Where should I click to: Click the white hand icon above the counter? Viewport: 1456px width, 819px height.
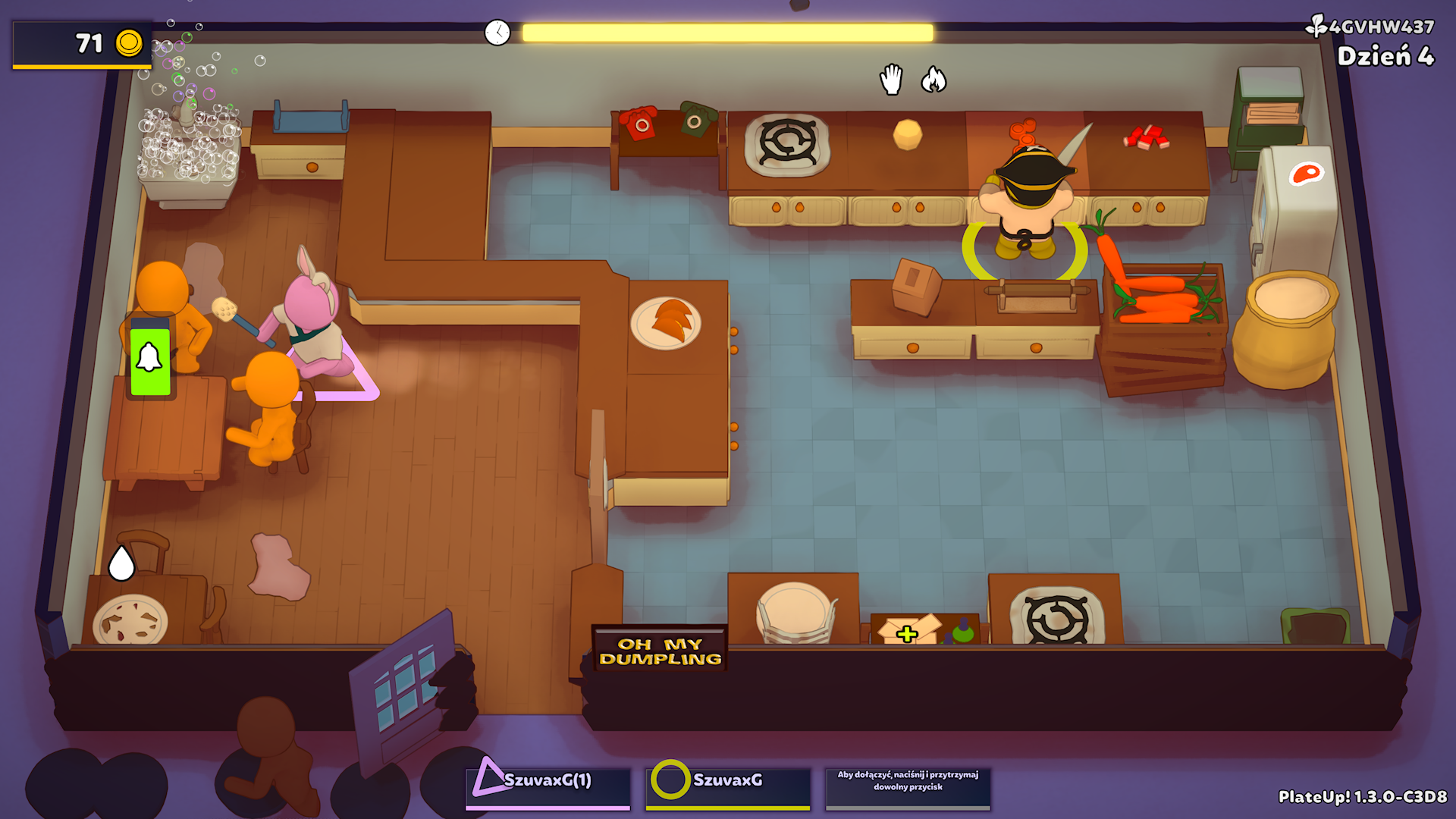(892, 80)
